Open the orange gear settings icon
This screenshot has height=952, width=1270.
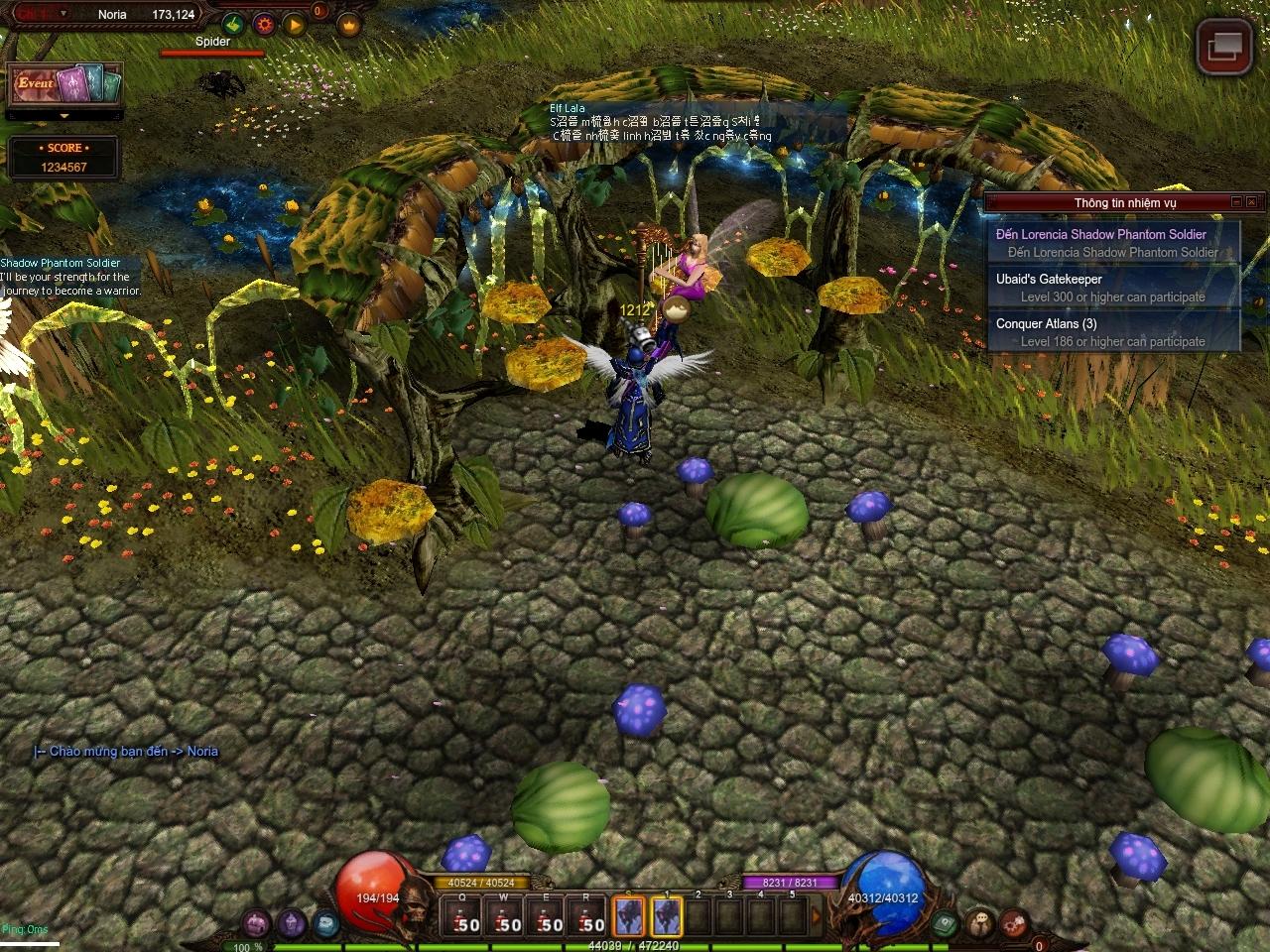[264, 24]
